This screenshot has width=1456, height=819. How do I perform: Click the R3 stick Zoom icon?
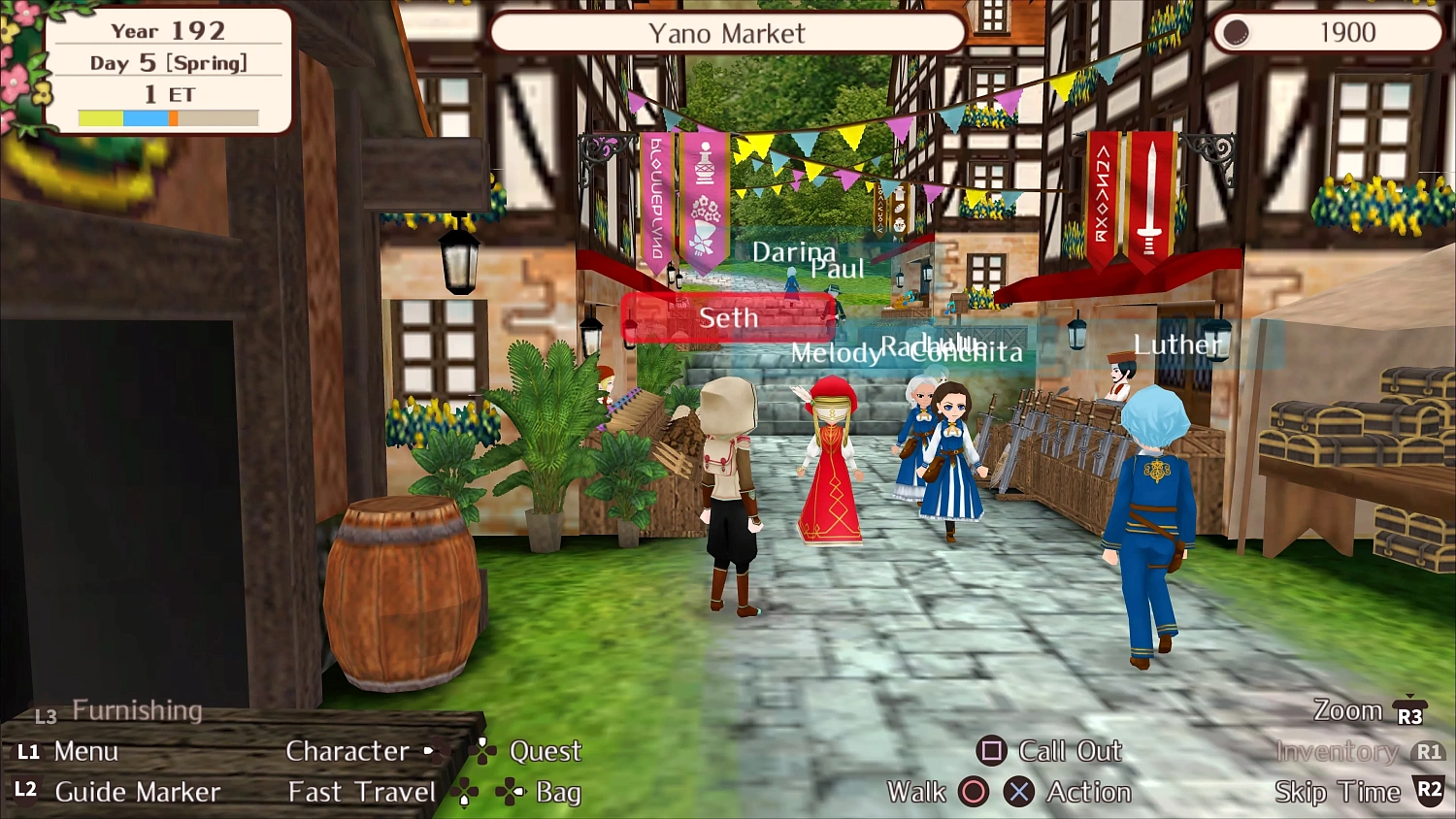point(1407,710)
